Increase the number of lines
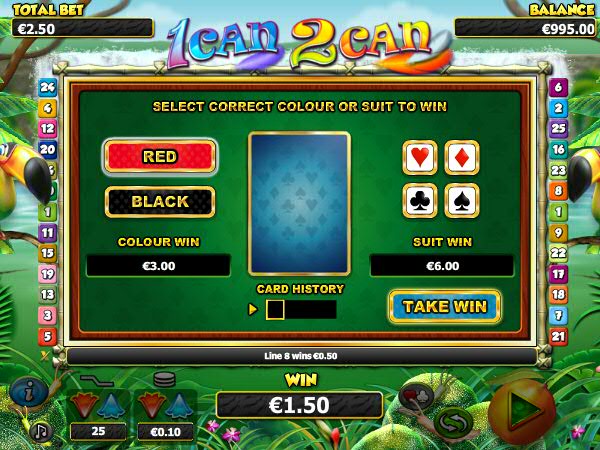This screenshot has height=450, width=600. (x=111, y=406)
